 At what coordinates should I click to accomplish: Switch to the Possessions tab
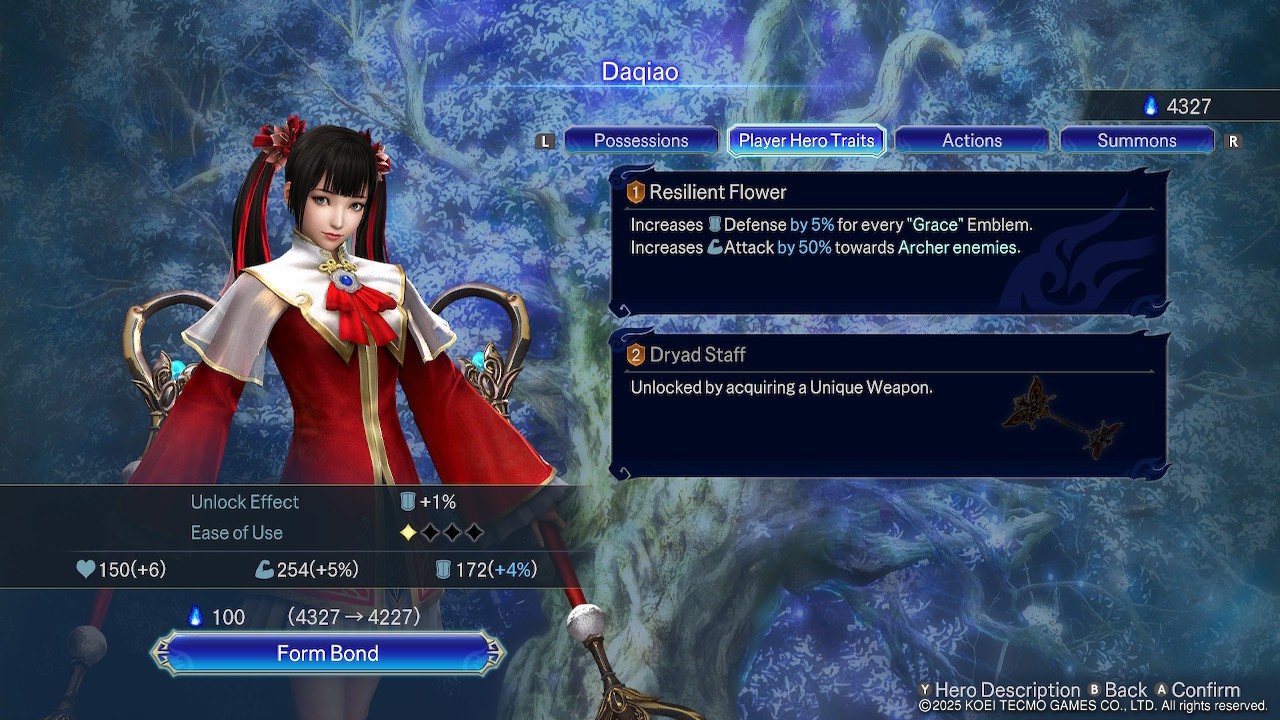641,141
